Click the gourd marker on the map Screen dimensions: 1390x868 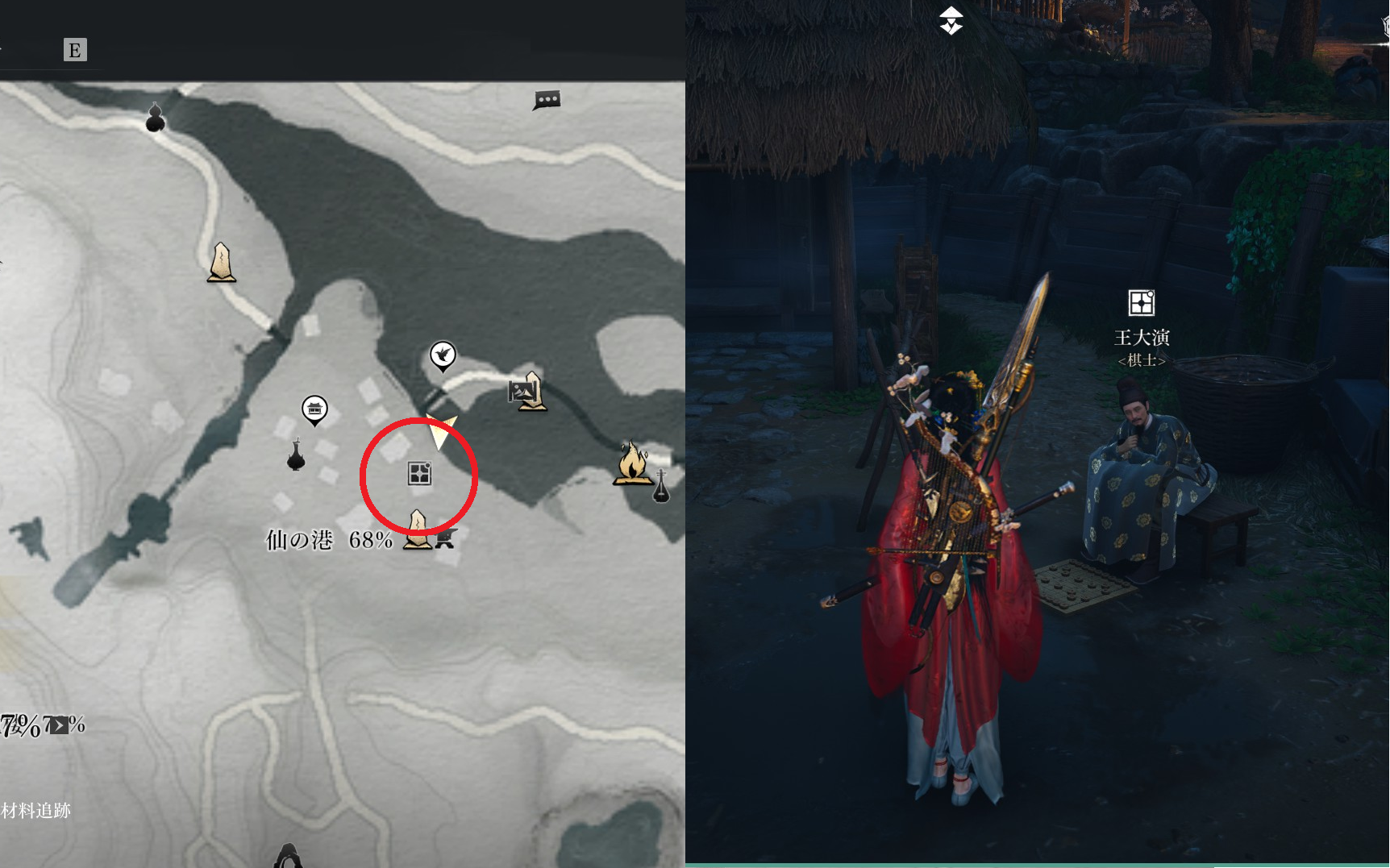(156, 118)
